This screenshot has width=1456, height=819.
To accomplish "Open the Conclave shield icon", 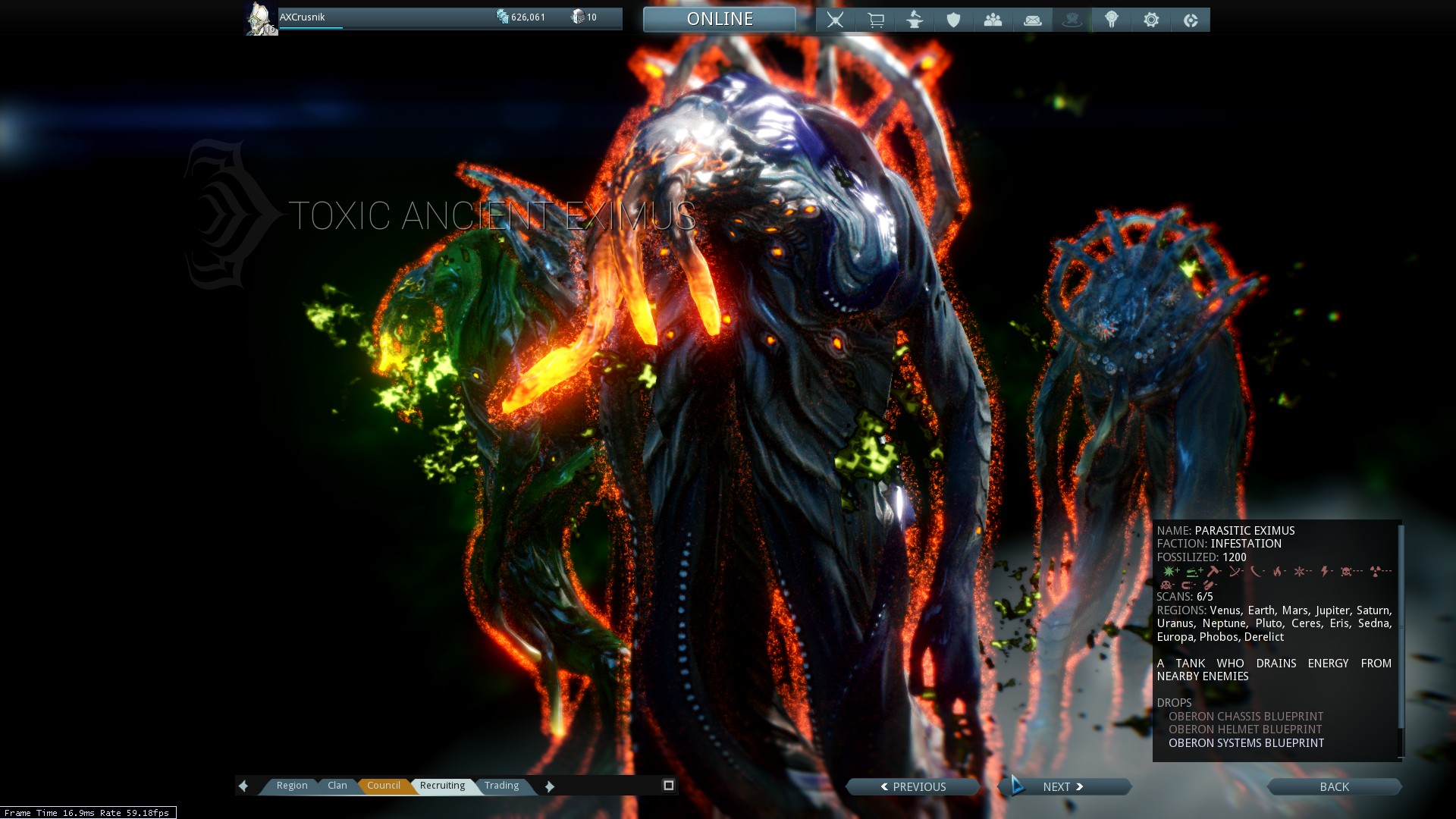I will point(954,19).
